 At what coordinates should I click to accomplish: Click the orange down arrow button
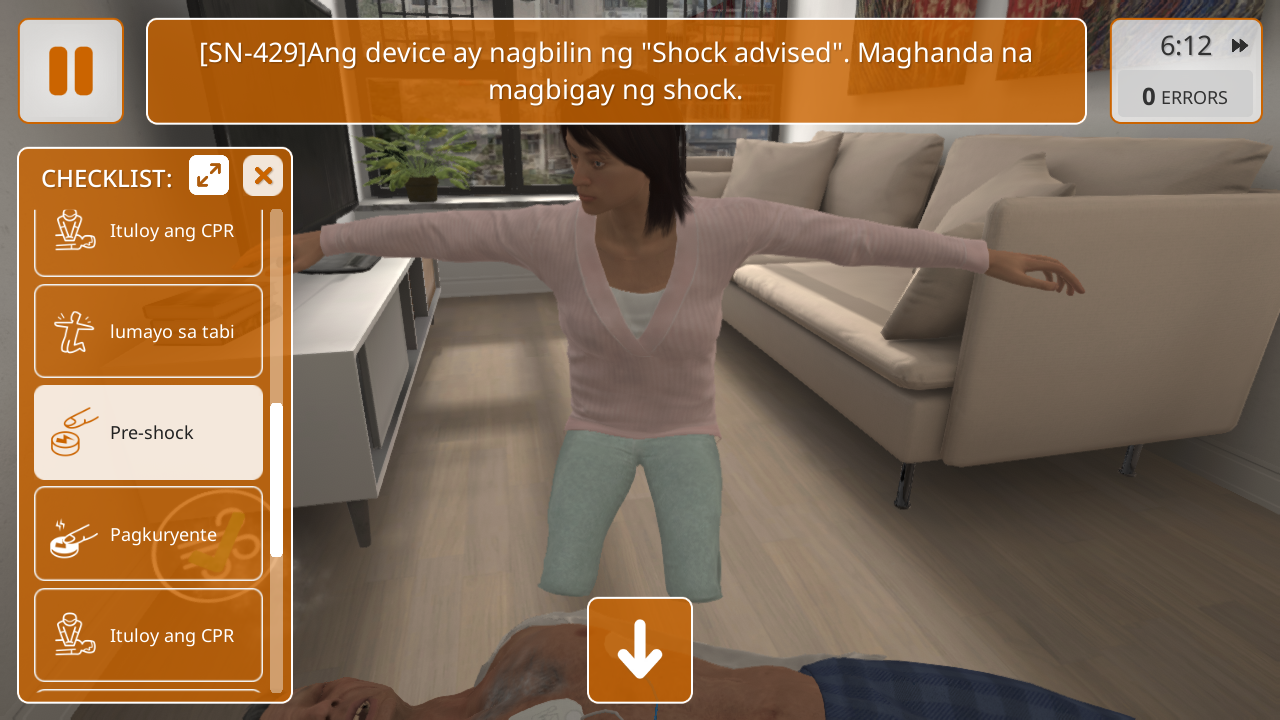(640, 650)
